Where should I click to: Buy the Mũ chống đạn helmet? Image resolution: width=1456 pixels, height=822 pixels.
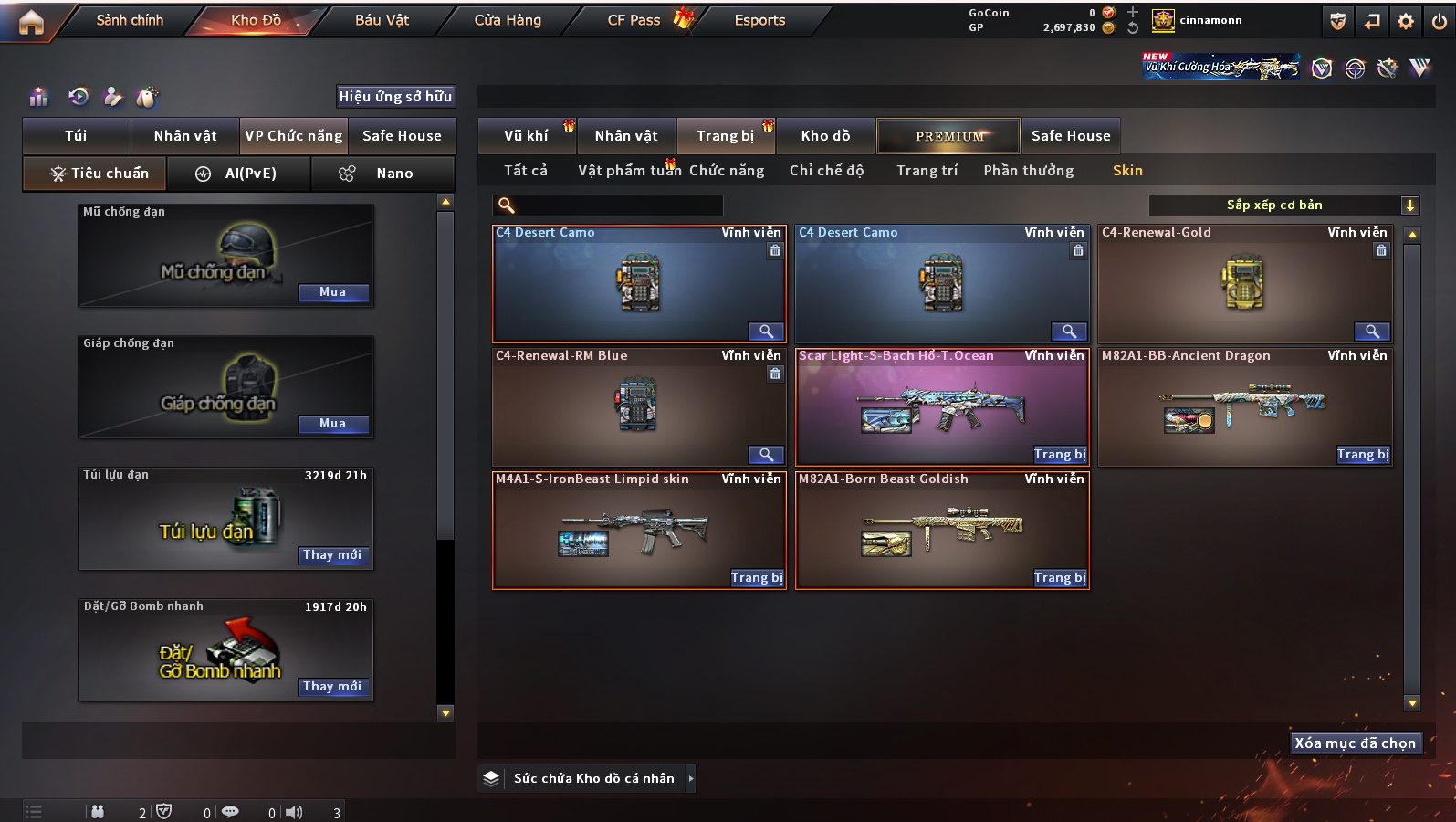coord(333,292)
